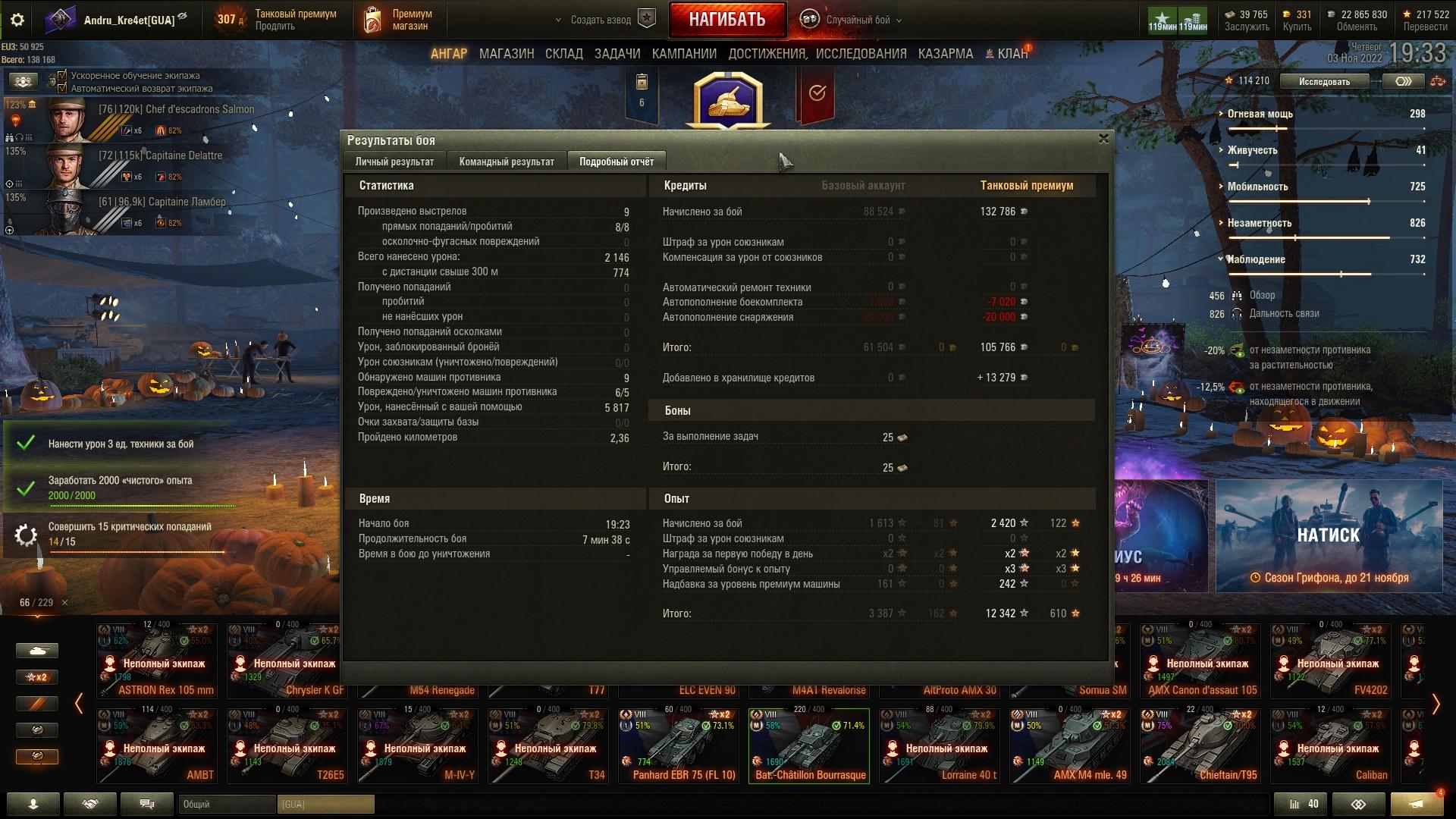Go to the СКЛАД section

(564, 54)
